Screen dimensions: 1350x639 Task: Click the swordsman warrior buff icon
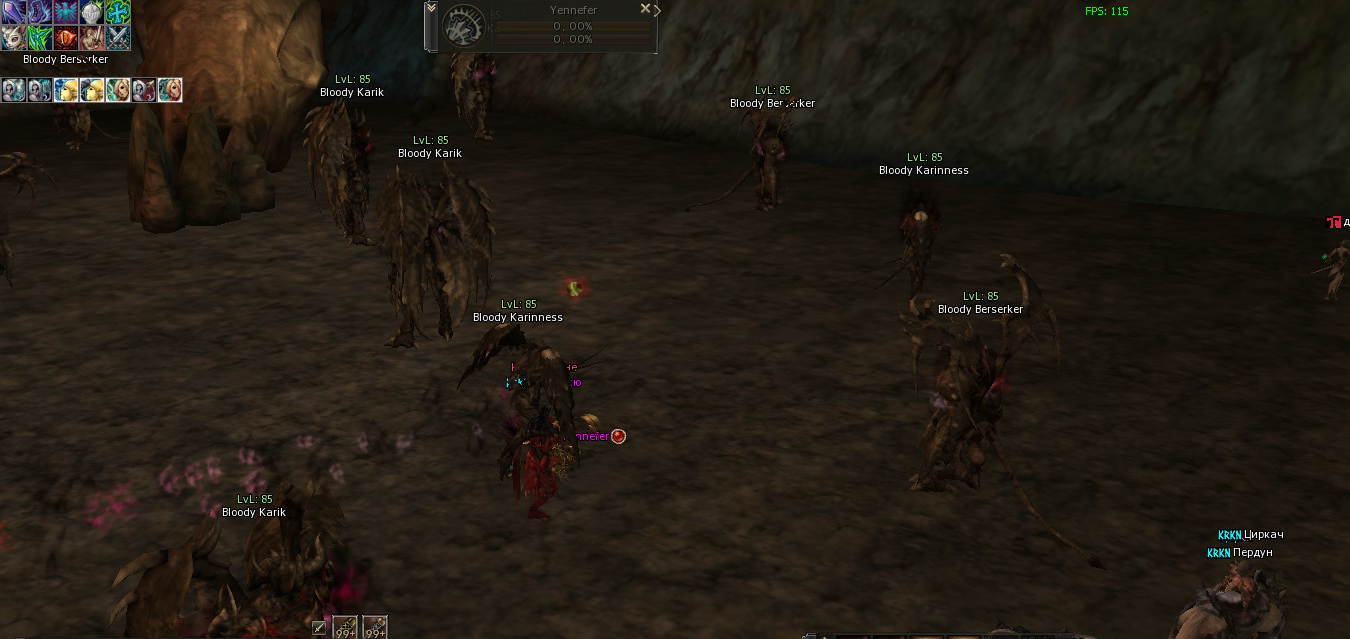coord(92,38)
